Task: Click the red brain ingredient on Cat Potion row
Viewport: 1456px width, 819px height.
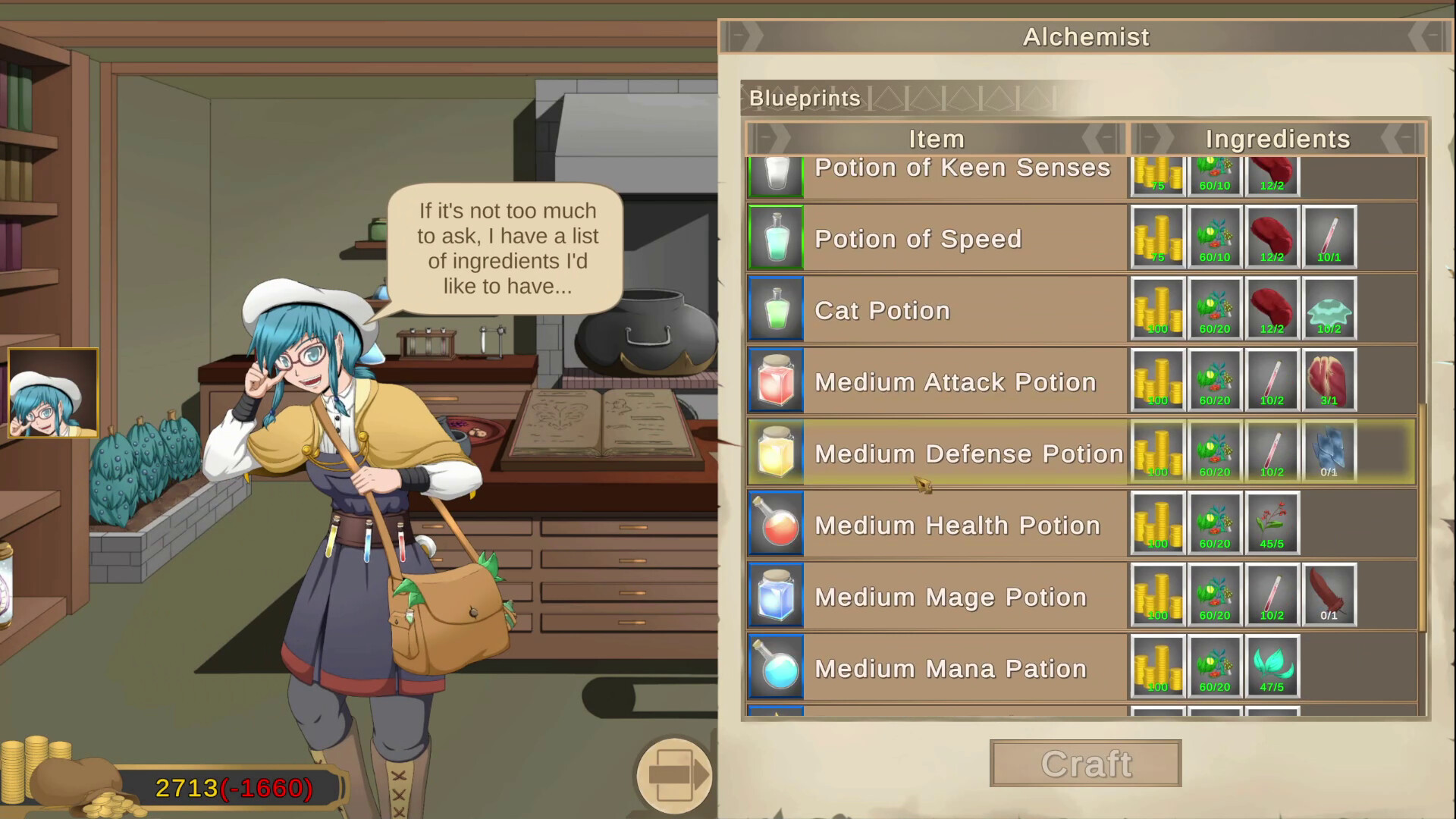Action: pyautogui.click(x=1272, y=309)
